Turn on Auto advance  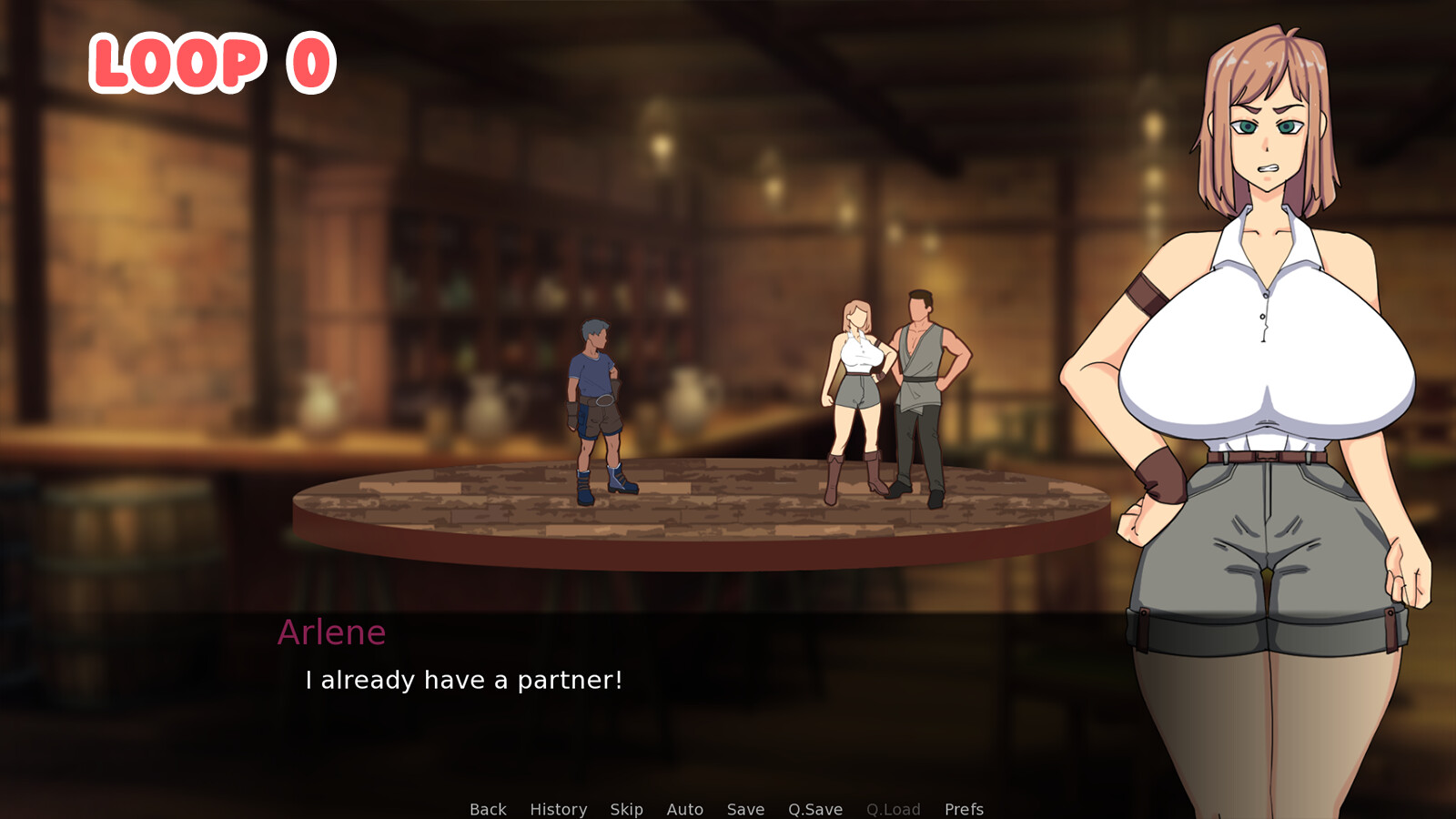(x=684, y=809)
